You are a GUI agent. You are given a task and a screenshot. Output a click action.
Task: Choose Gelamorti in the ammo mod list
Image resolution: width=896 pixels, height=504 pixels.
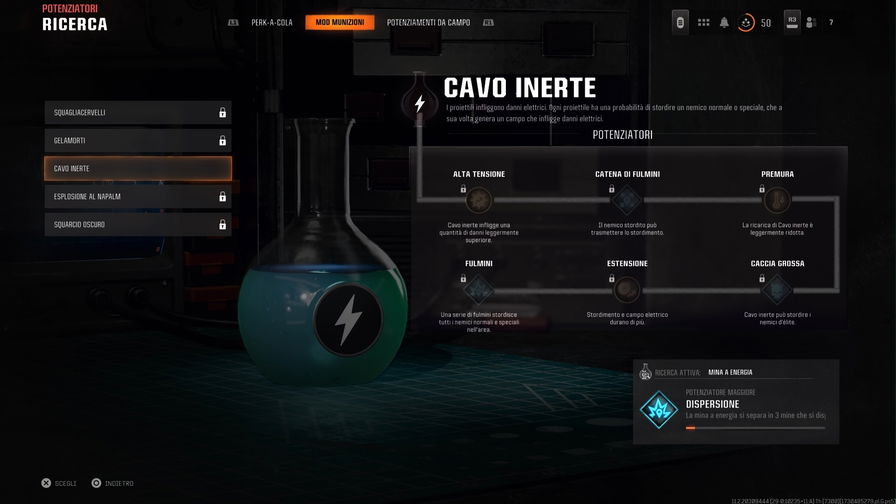pos(138,140)
